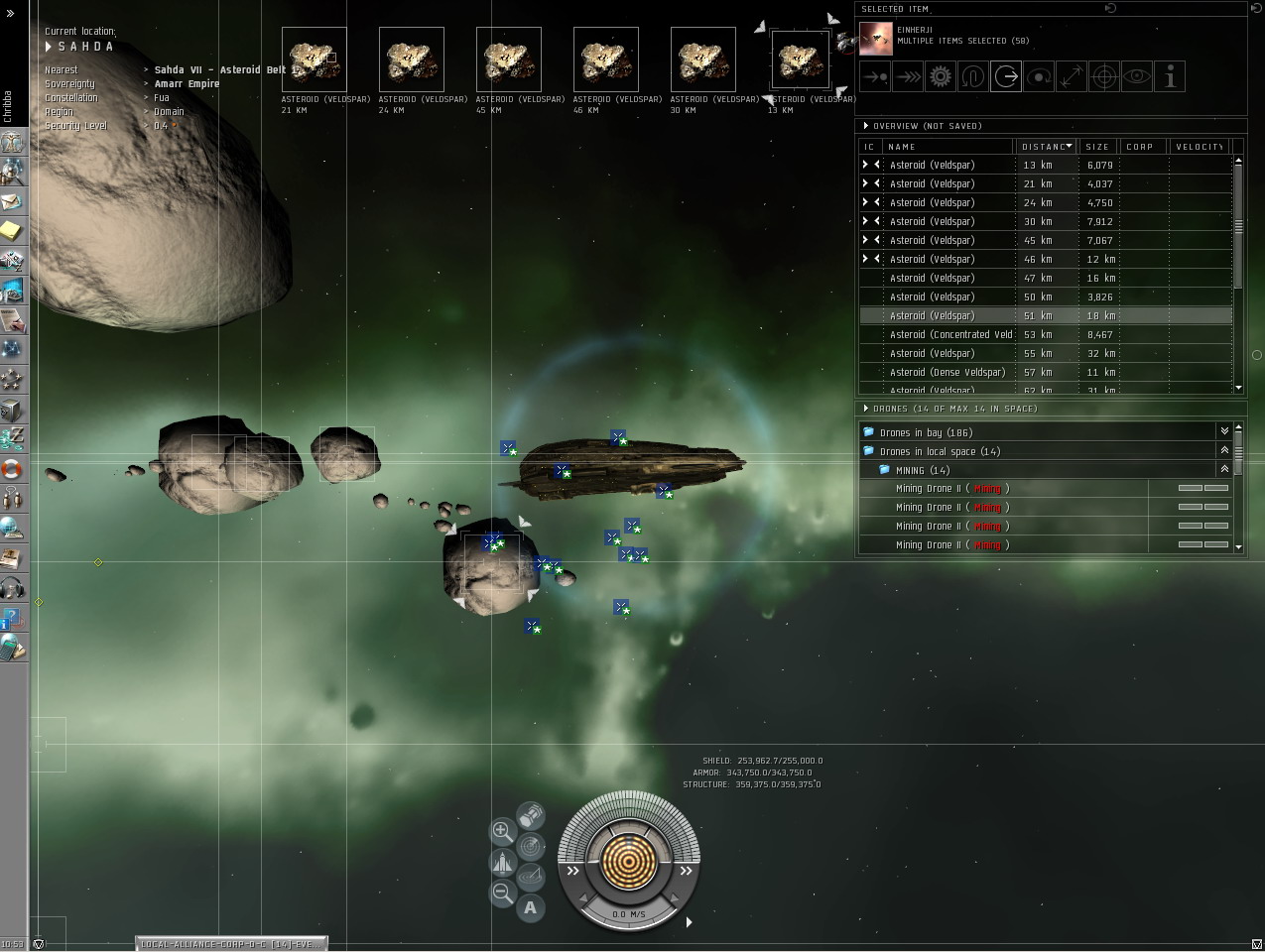Activate the lock target crosshair button

pos(1104,76)
